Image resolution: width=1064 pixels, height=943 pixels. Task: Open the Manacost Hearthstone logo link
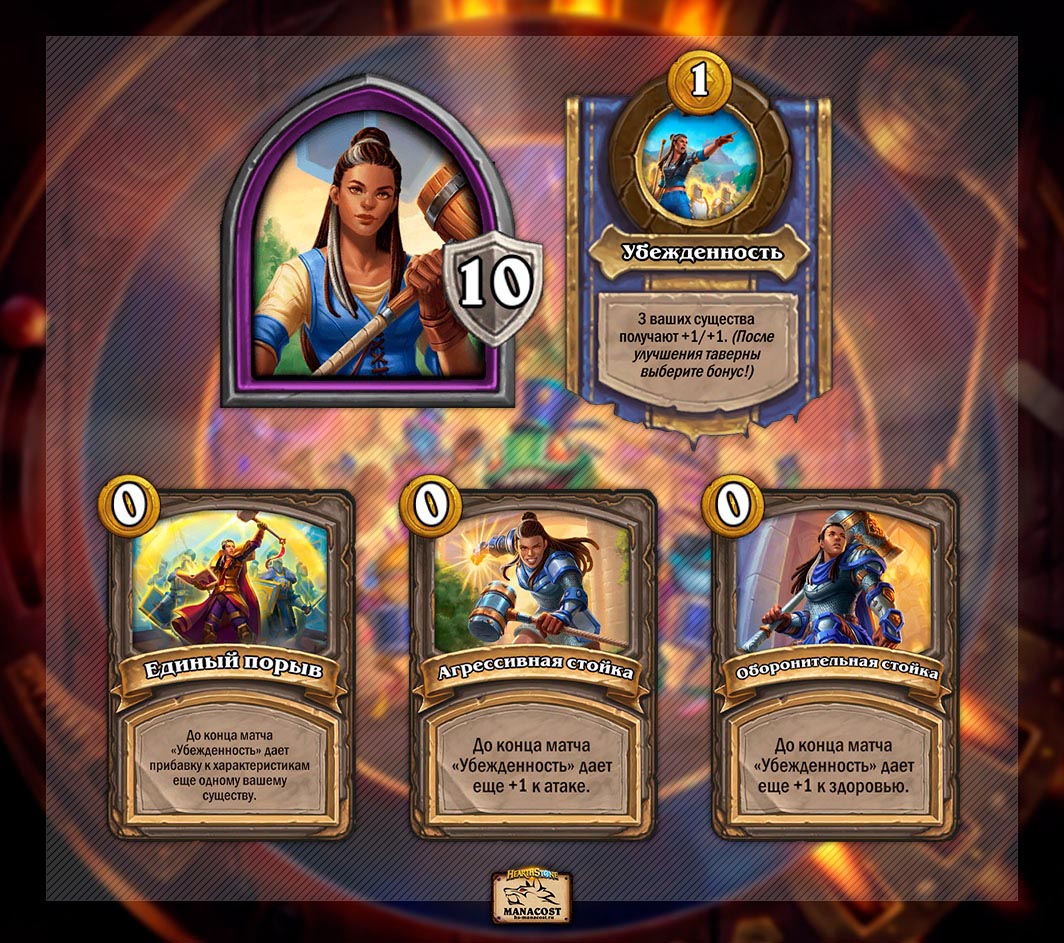[531, 897]
